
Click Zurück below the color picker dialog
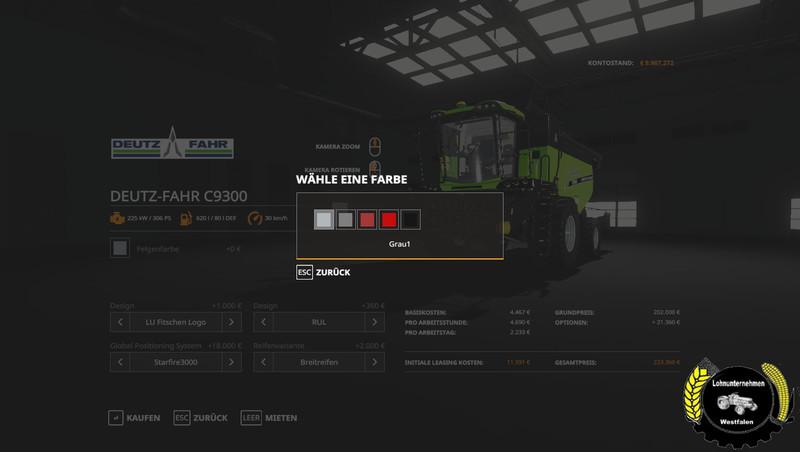coord(323,272)
